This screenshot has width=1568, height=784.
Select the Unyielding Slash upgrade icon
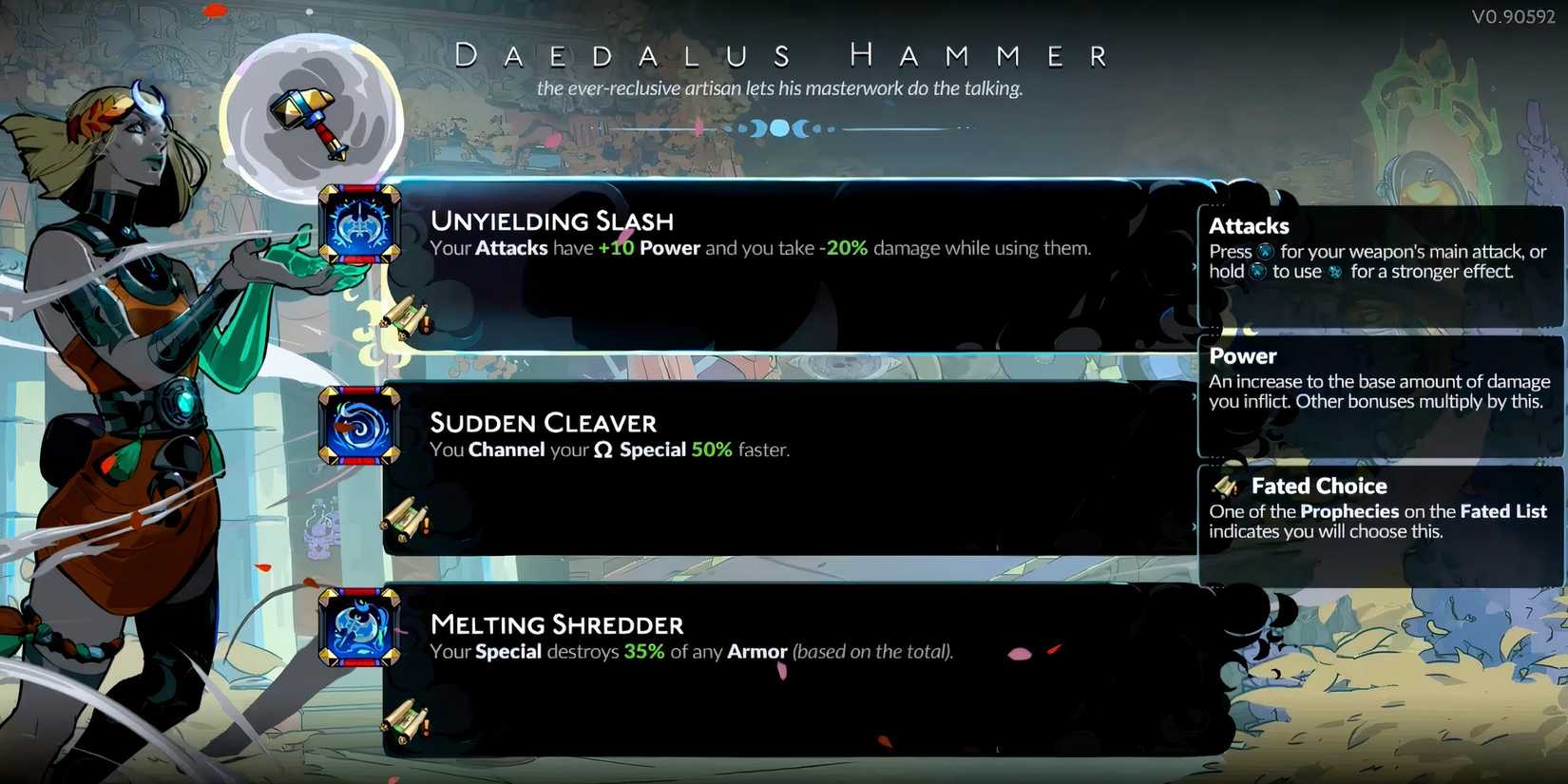(x=359, y=226)
